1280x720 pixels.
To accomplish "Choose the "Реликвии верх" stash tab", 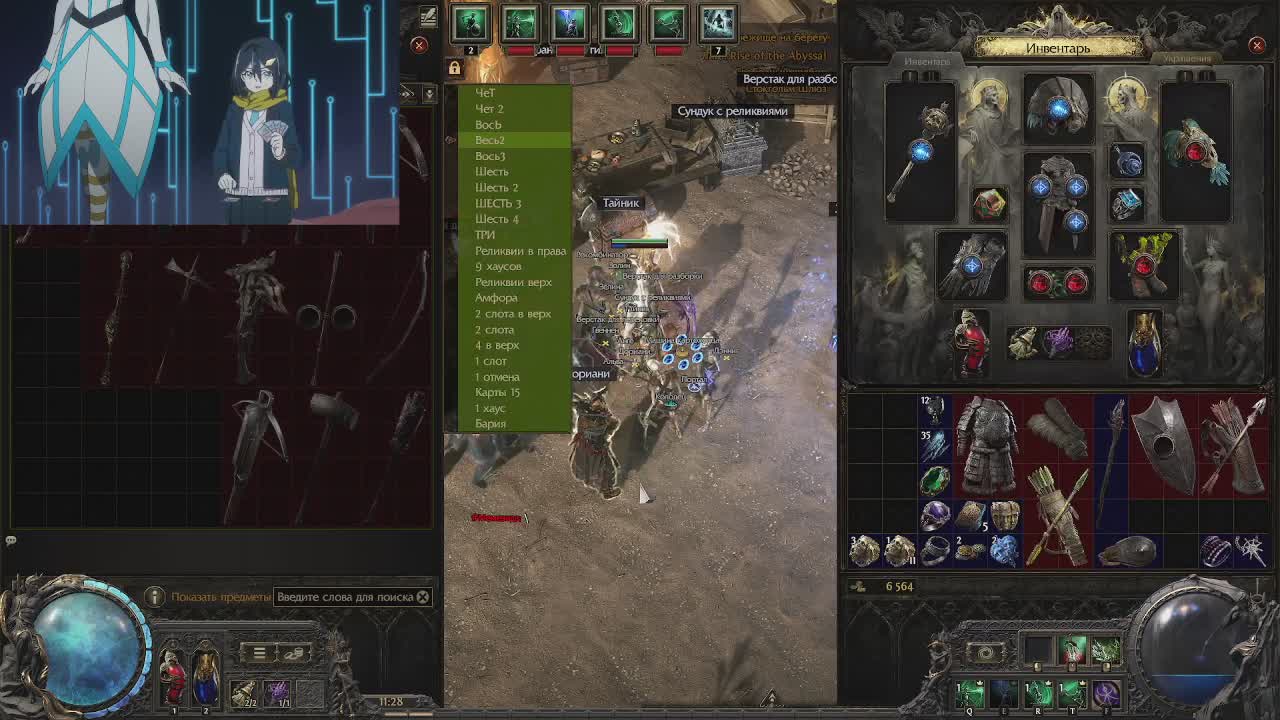I will (x=513, y=282).
